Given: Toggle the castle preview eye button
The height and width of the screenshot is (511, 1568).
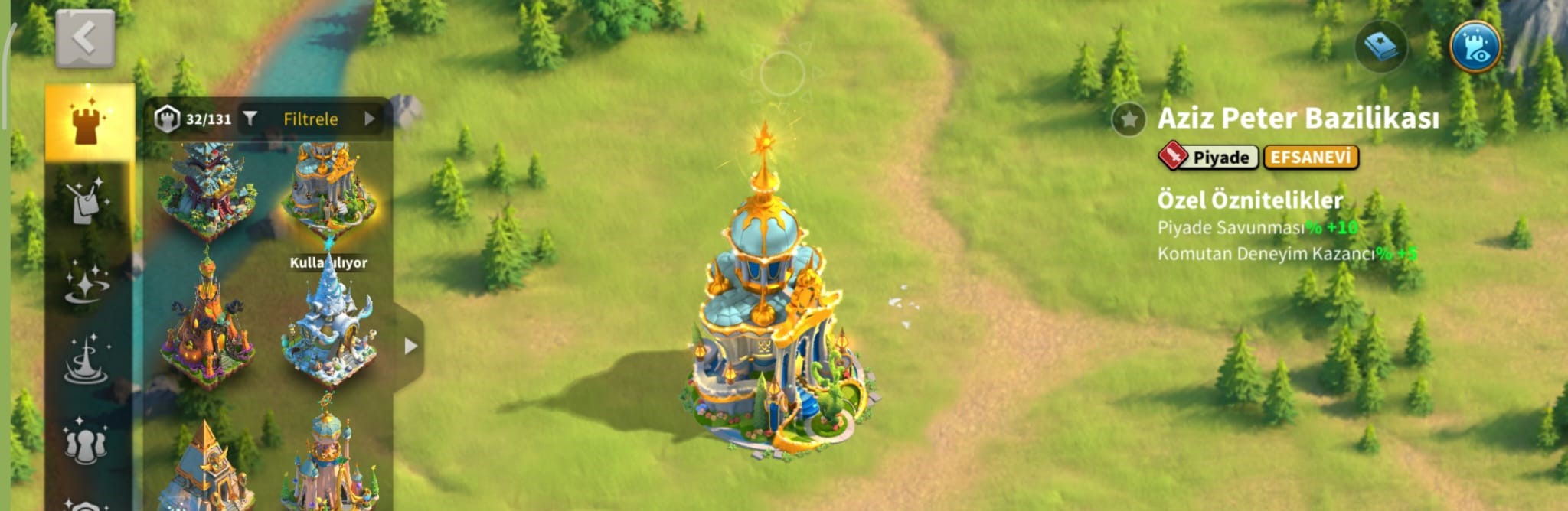Looking at the screenshot, I should coord(1475,47).
